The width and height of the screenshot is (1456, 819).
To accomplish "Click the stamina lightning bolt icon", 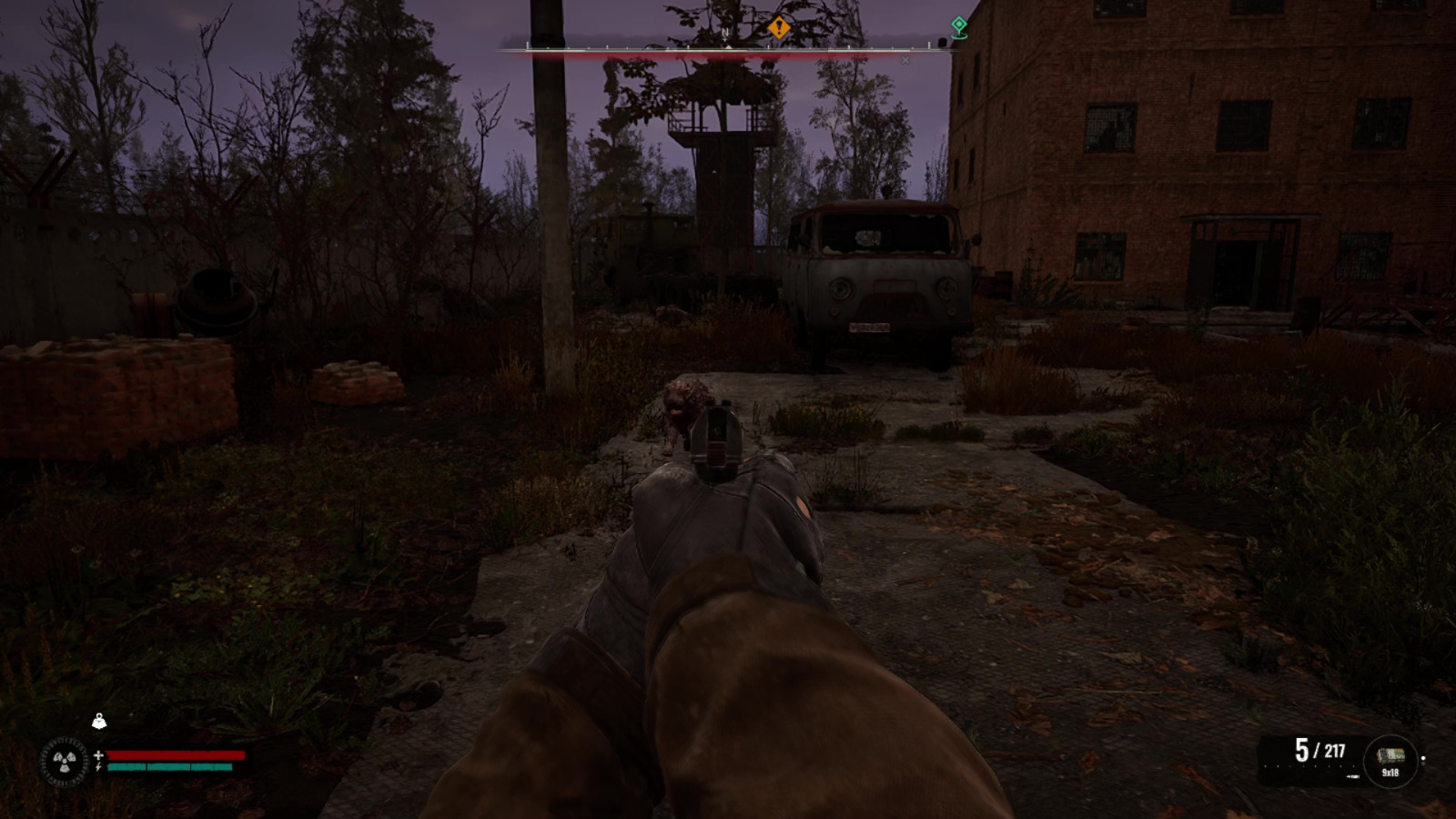I will tap(98, 767).
